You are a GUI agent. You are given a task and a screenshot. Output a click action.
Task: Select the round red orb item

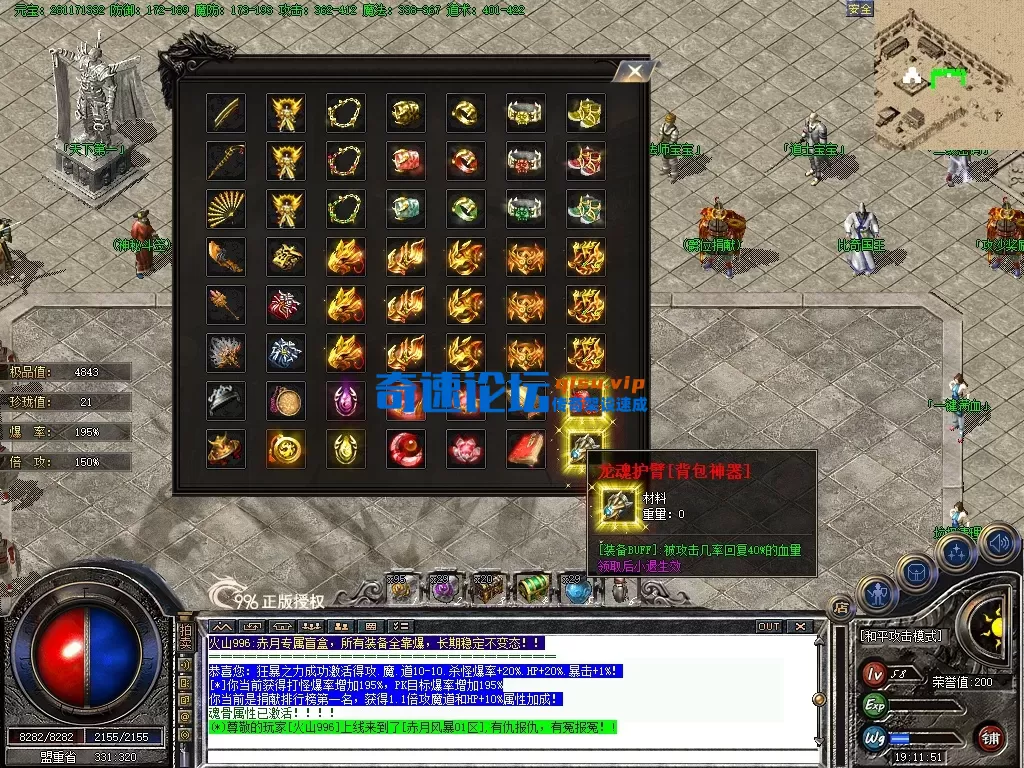405,449
